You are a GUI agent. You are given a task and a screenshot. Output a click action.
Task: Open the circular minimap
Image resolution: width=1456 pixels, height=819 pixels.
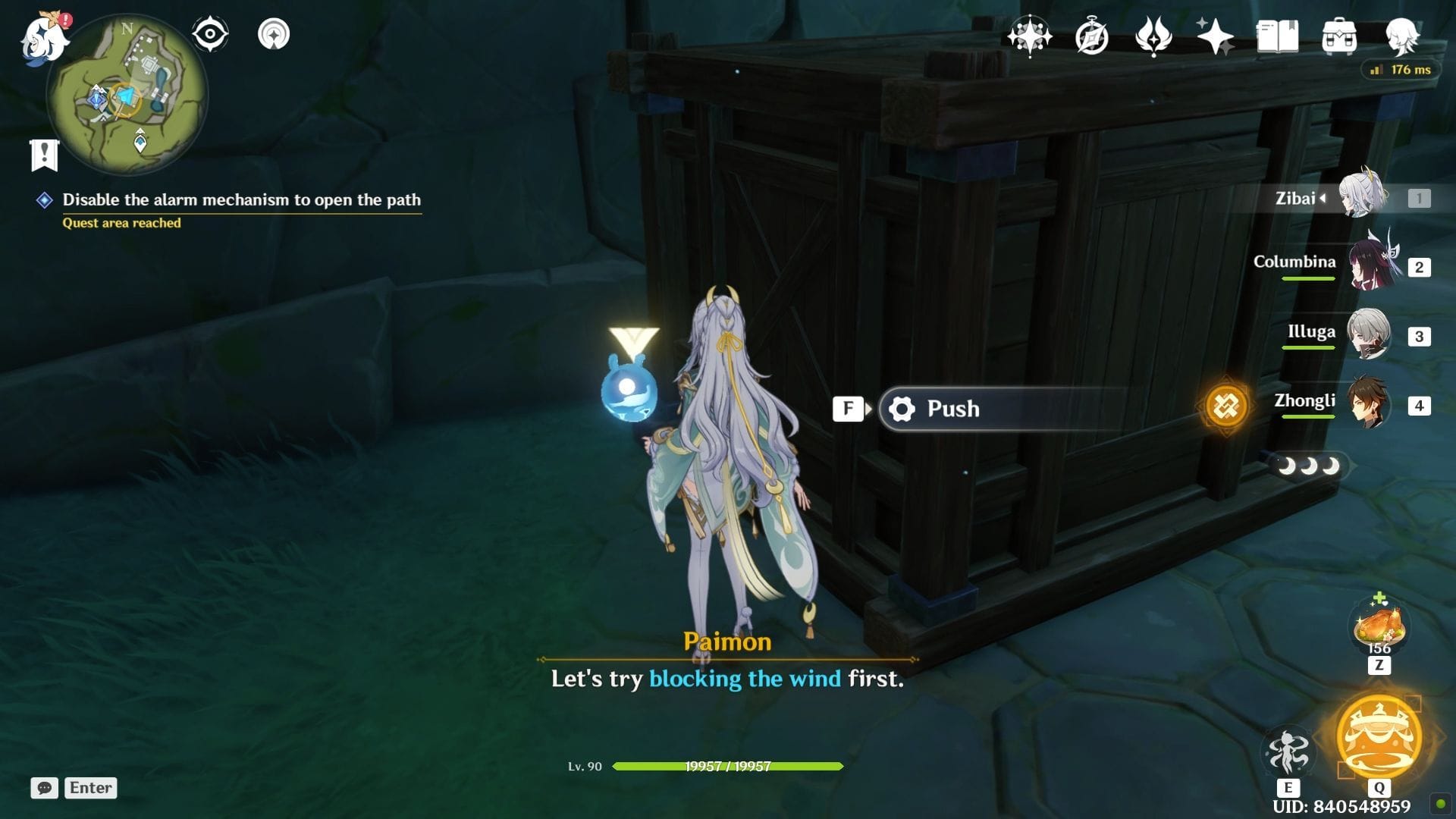coord(127,96)
